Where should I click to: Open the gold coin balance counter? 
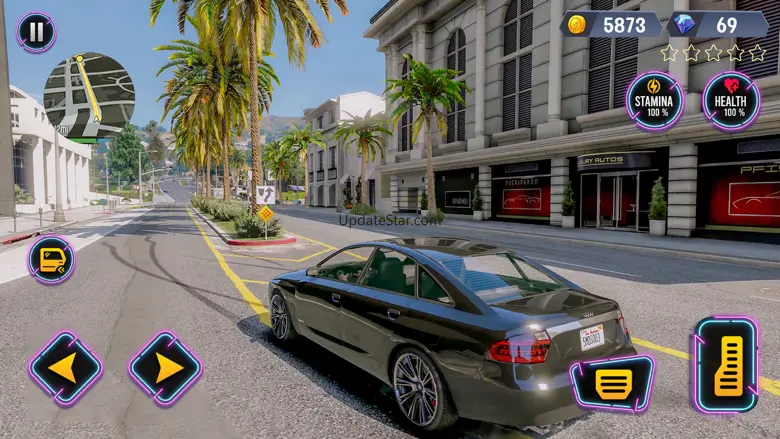pos(611,24)
